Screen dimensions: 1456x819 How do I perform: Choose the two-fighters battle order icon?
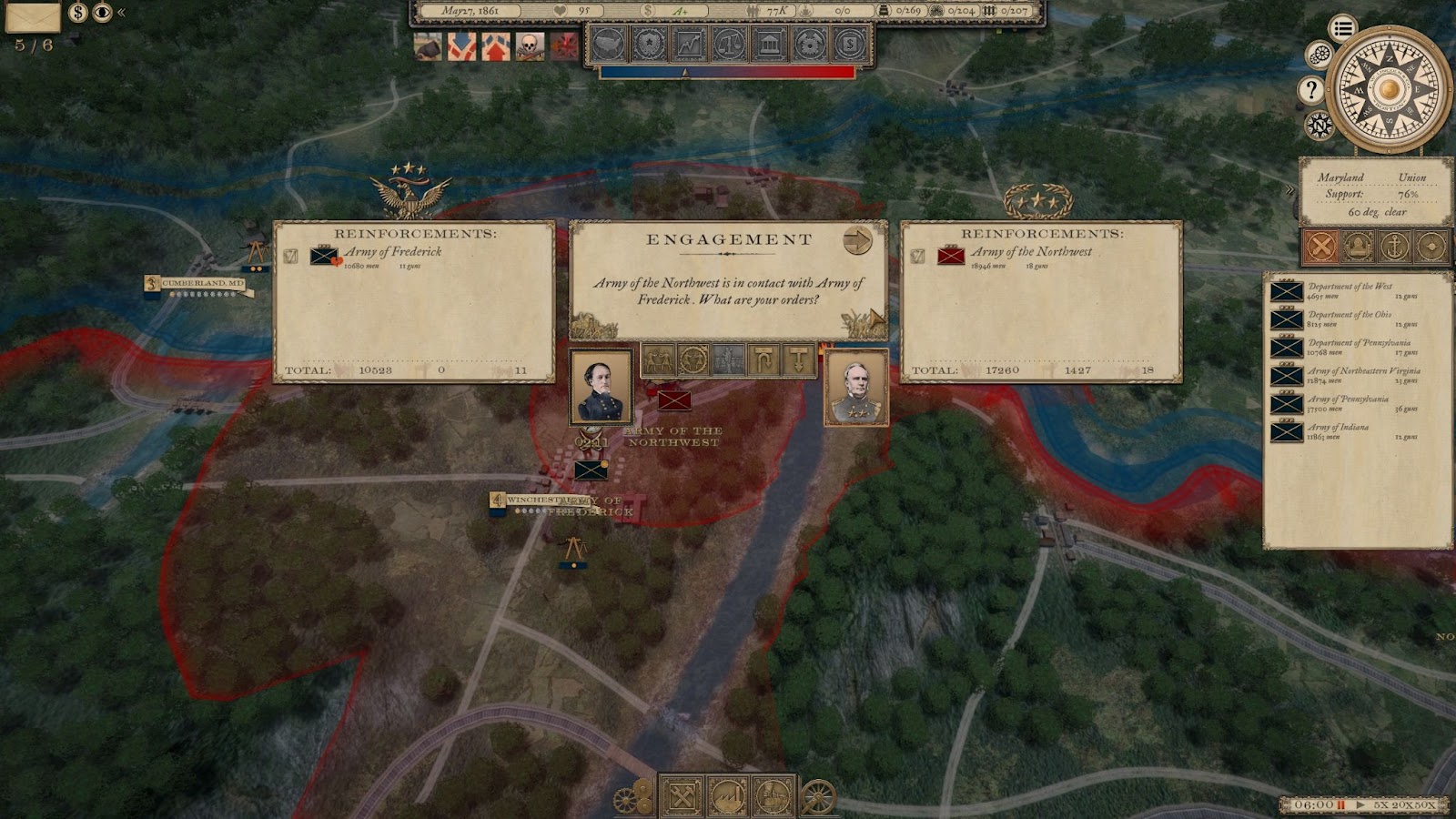tap(657, 360)
